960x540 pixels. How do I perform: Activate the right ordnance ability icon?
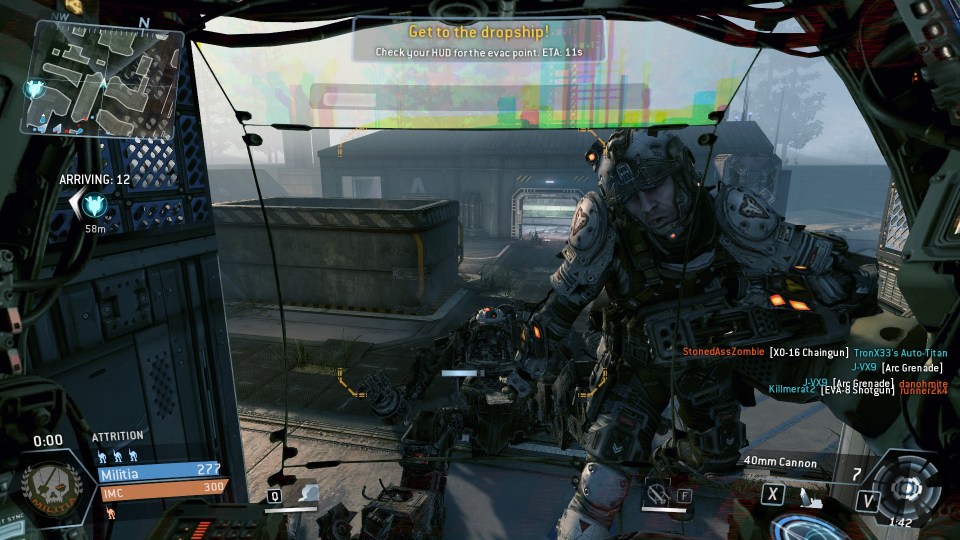(x=656, y=492)
